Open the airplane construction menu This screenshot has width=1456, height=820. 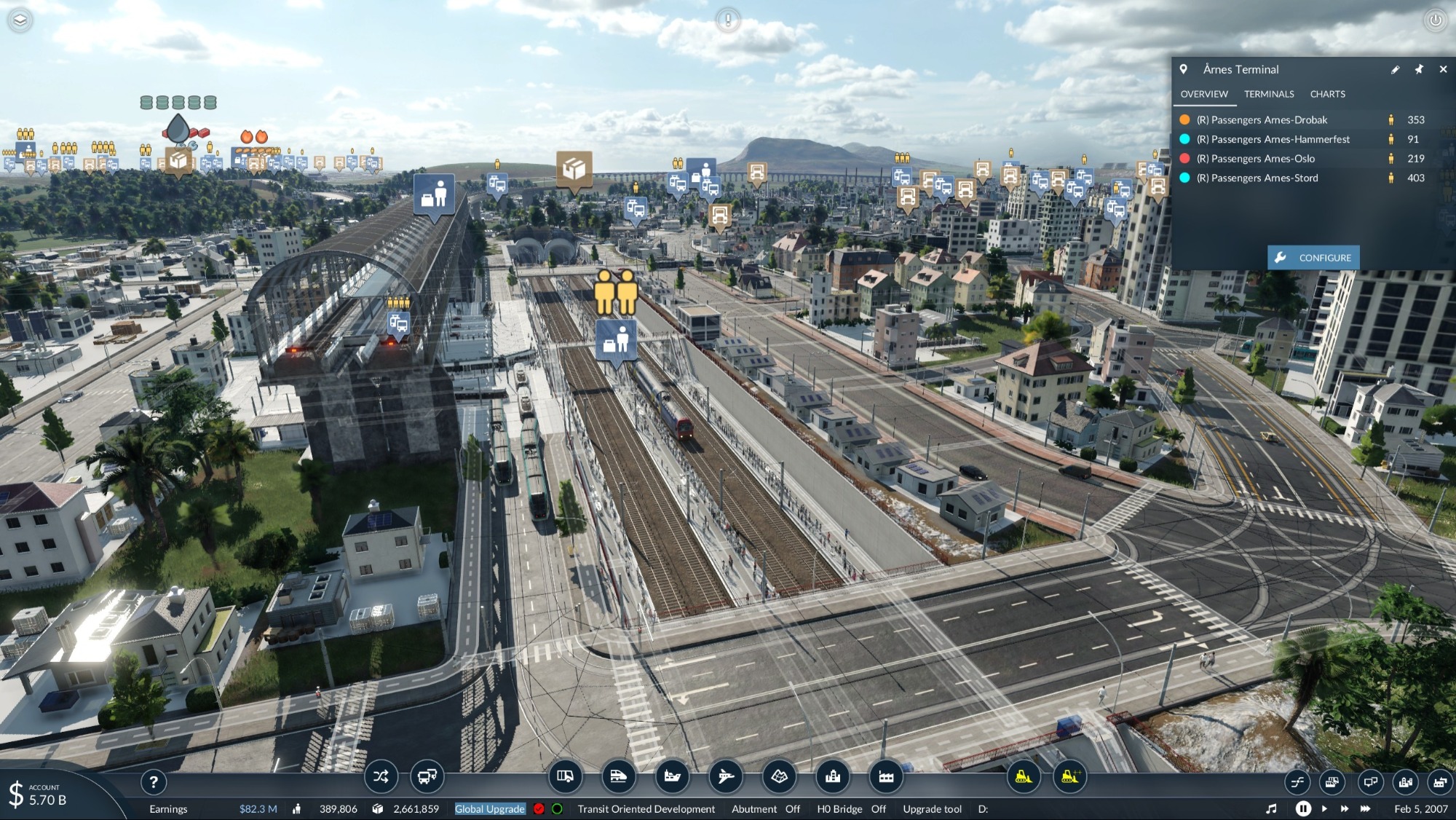726,777
